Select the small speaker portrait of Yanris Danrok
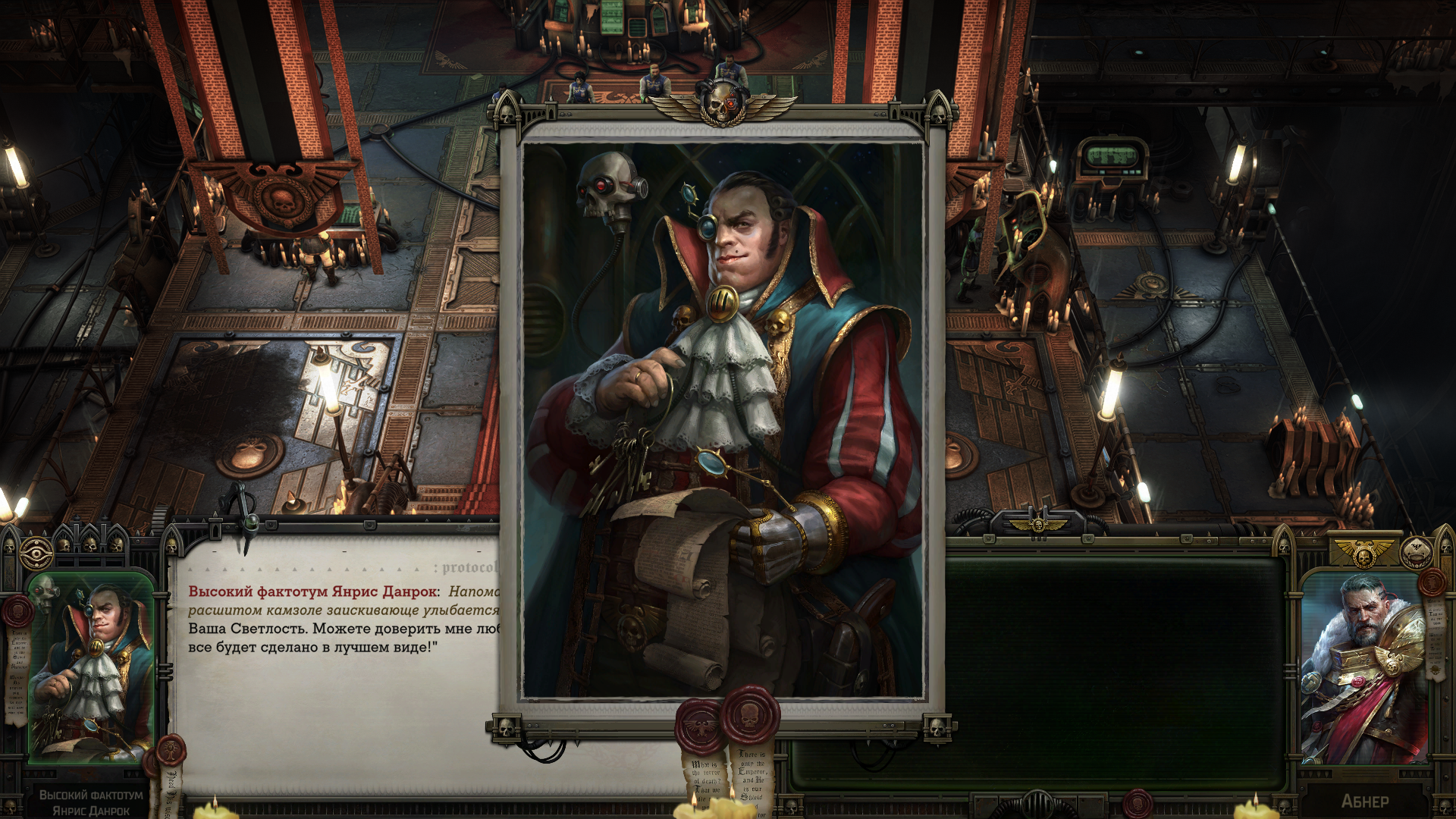Image resolution: width=1456 pixels, height=819 pixels. click(x=90, y=667)
